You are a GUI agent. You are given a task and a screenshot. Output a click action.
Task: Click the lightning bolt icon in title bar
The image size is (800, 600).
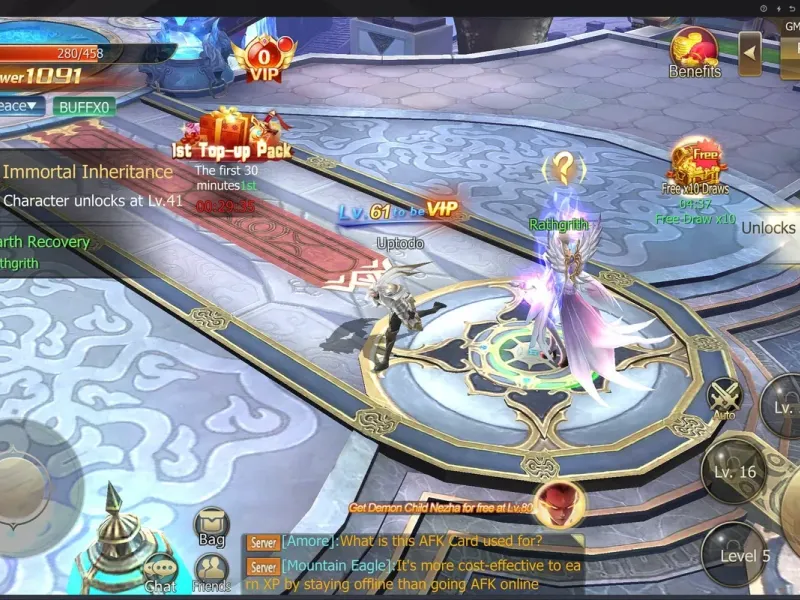[x=778, y=8]
